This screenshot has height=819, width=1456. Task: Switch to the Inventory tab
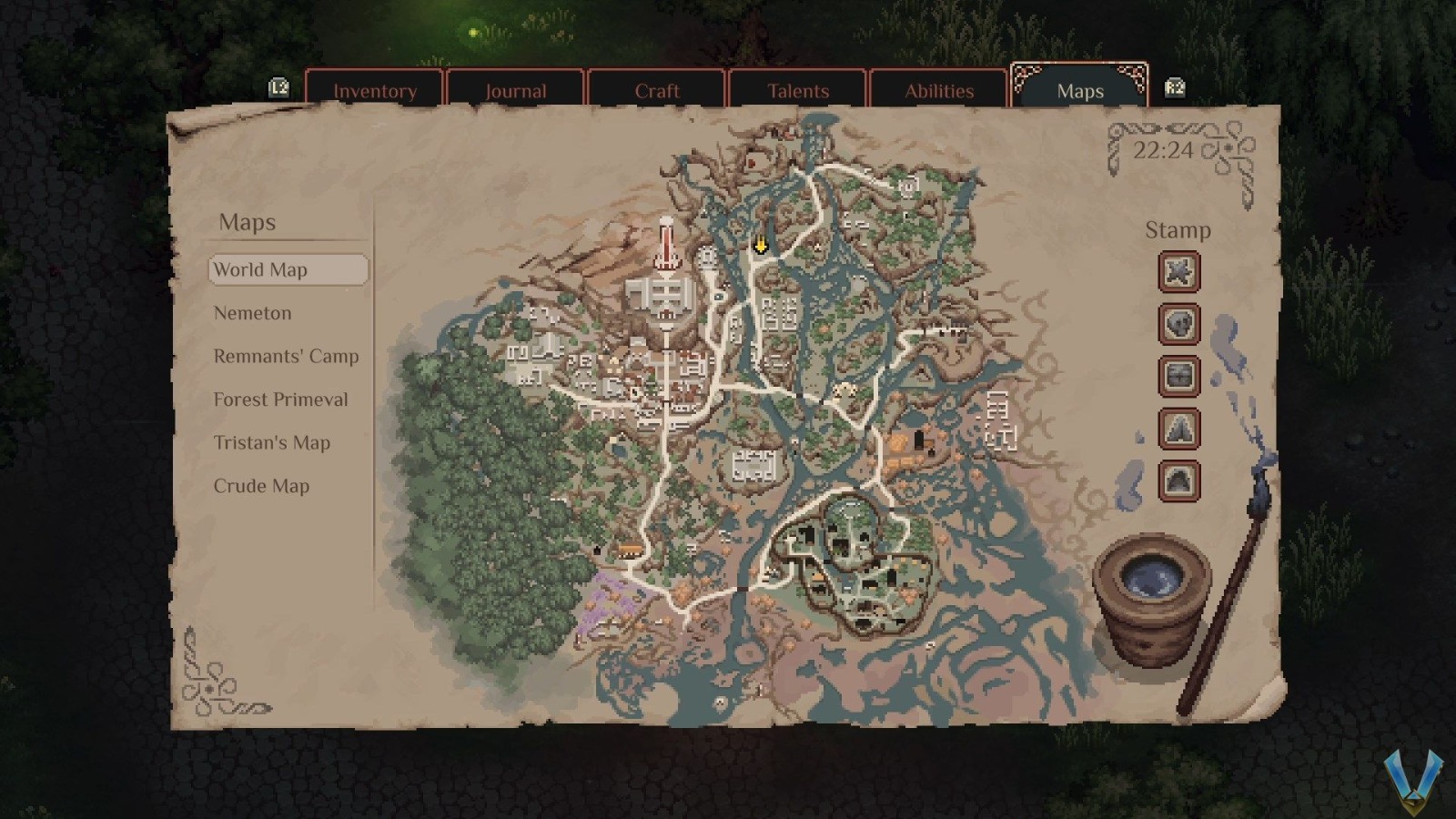[x=375, y=91]
